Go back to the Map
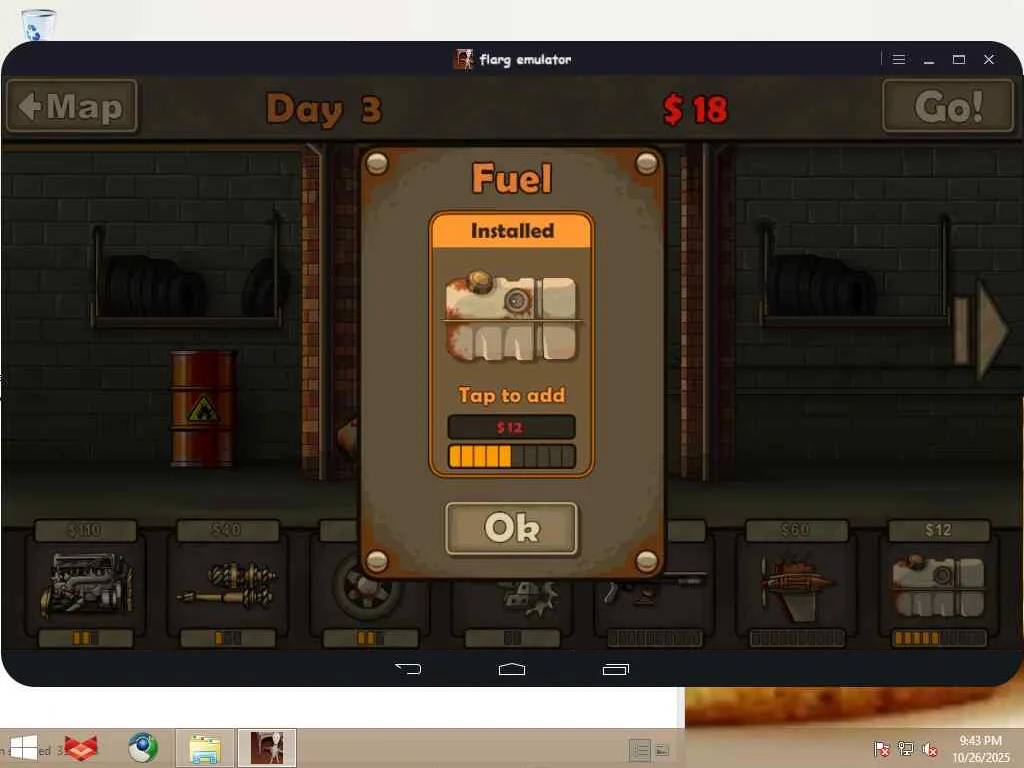Image resolution: width=1024 pixels, height=768 pixels. 72,106
